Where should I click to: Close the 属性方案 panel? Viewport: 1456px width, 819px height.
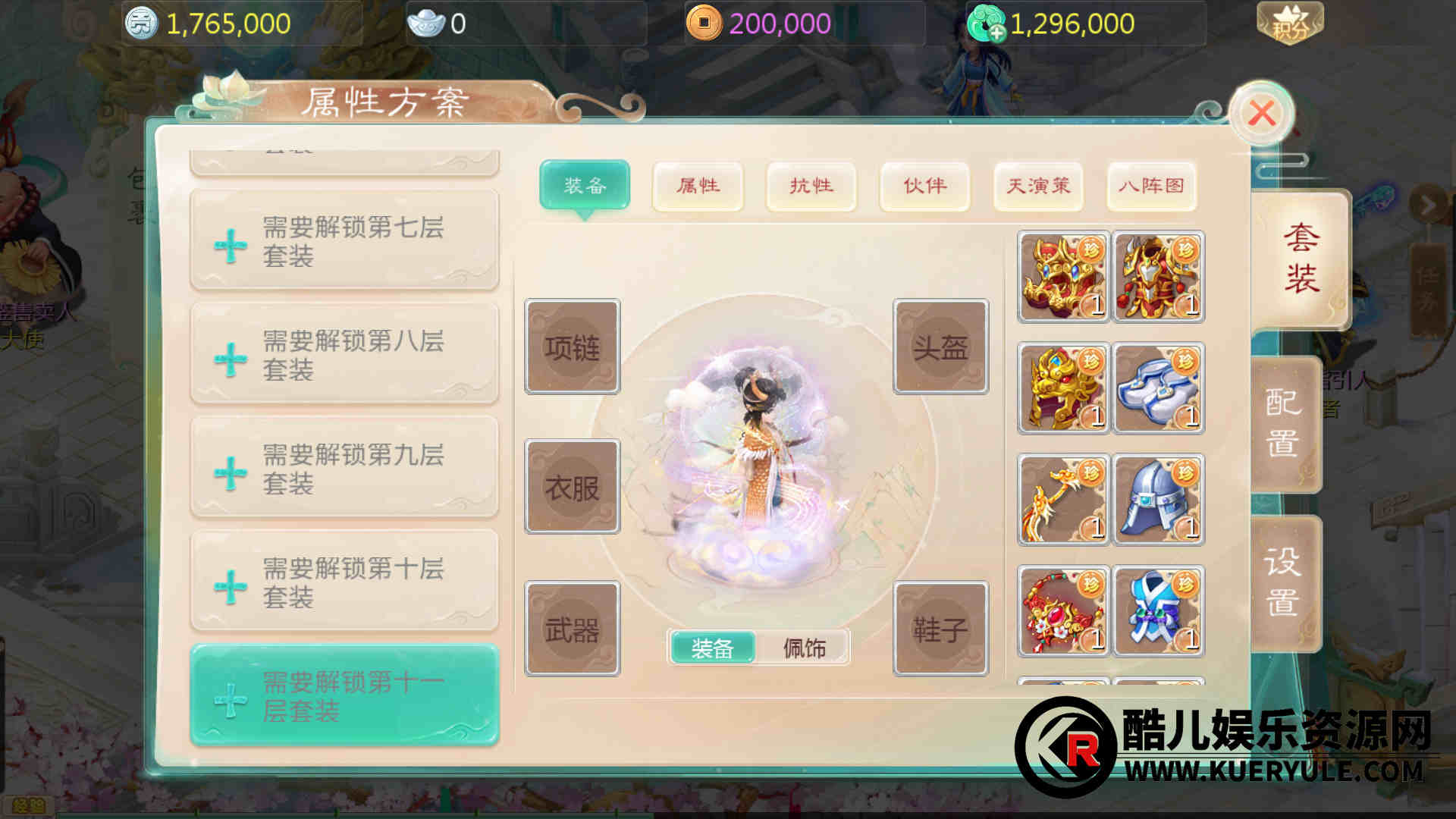coord(1261,114)
